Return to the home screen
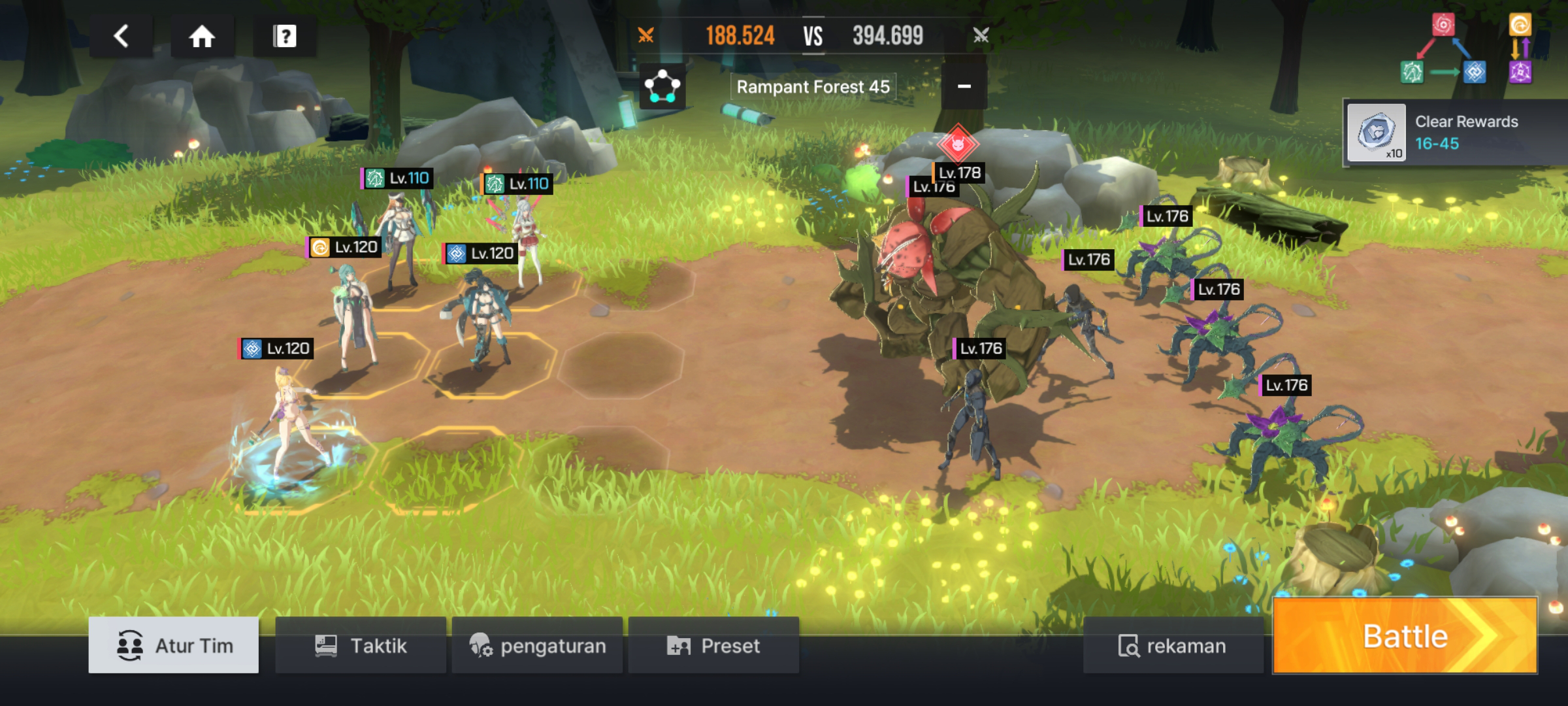1568x706 pixels. [x=202, y=37]
